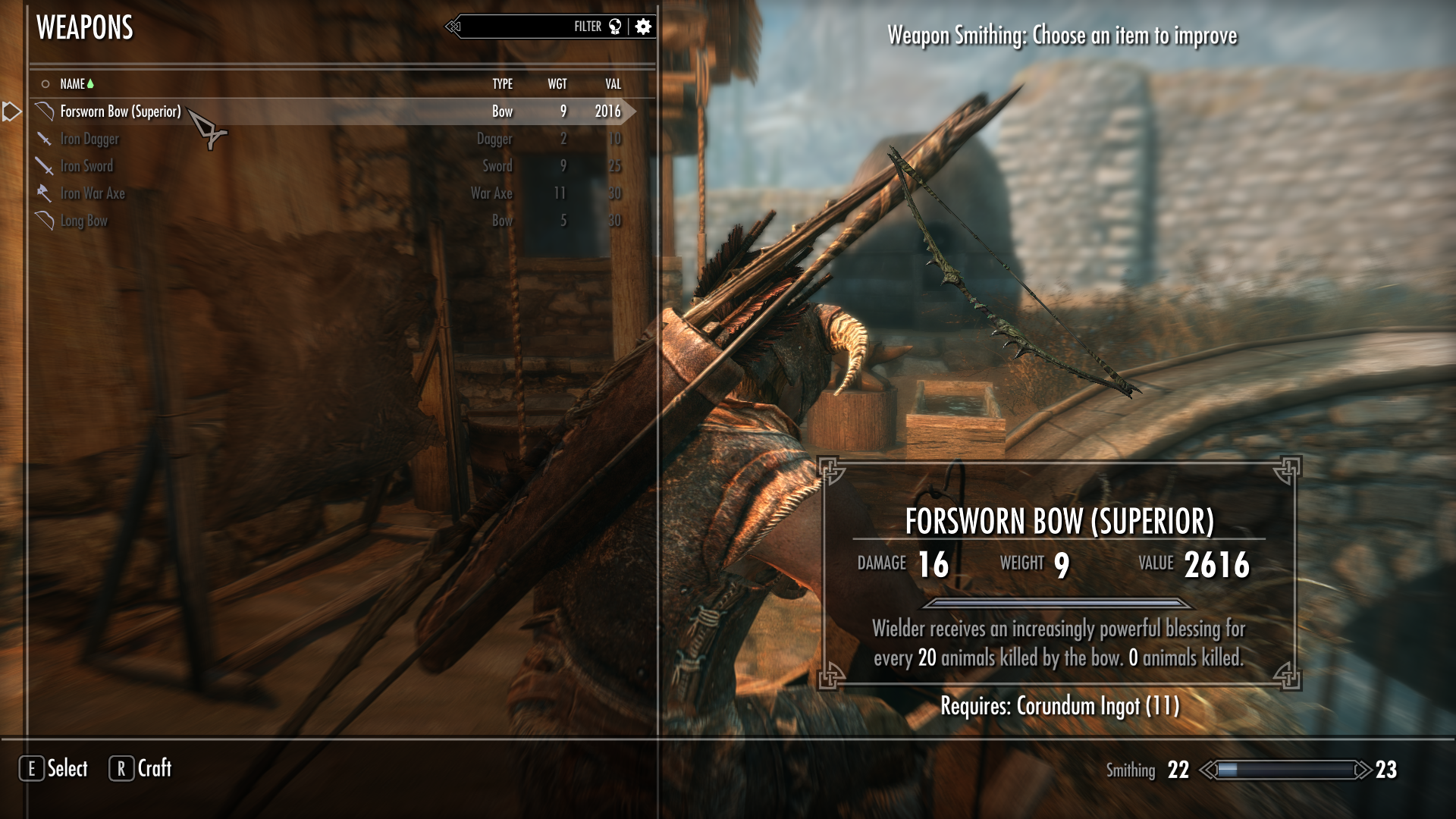
Task: Select the Iron Dagger weapon icon
Action: [43, 139]
